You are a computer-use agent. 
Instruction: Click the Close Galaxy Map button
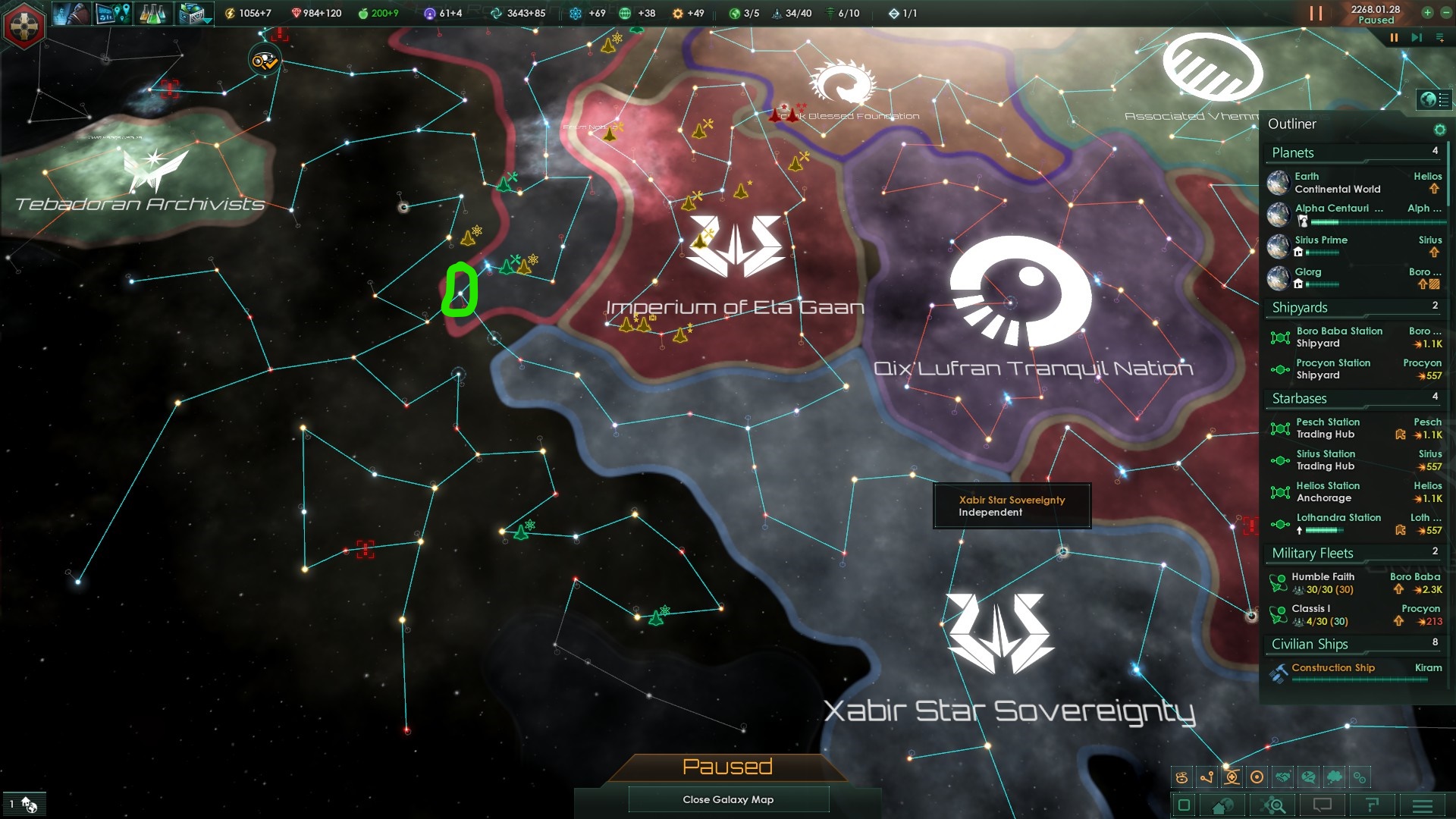(728, 799)
